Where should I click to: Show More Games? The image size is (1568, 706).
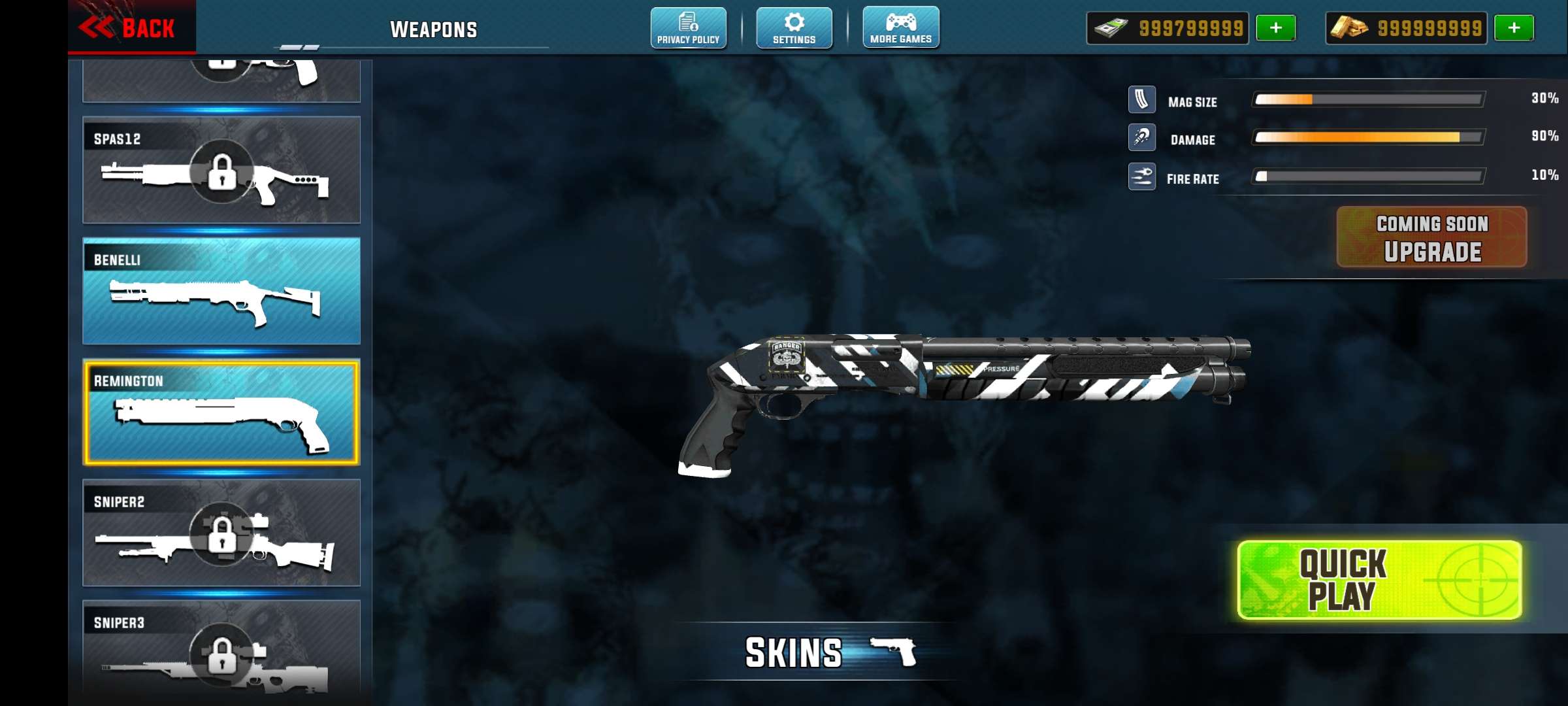pos(901,27)
